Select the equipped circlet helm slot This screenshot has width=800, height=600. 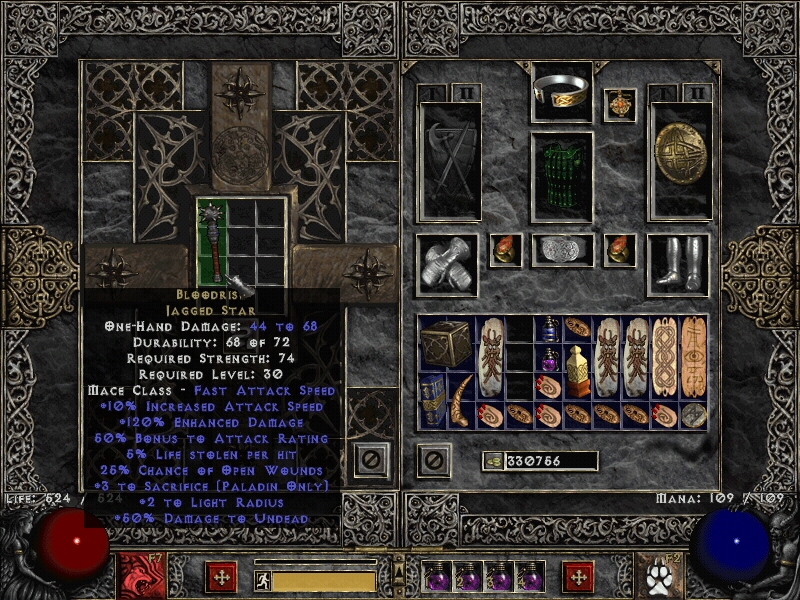[561, 92]
